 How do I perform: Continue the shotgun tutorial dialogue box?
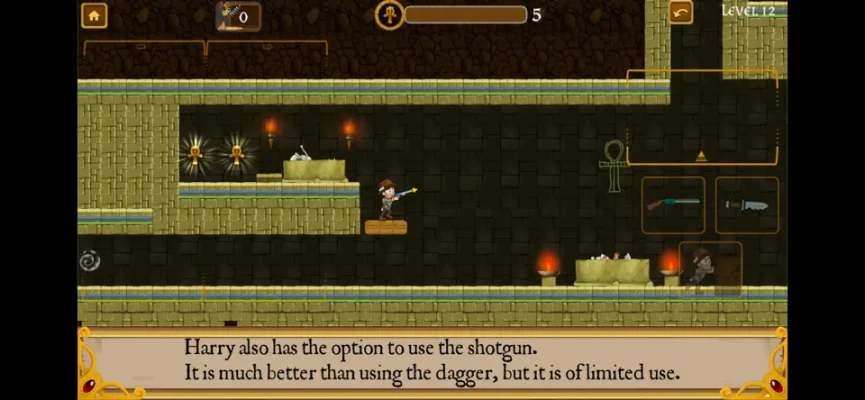click(x=432, y=362)
